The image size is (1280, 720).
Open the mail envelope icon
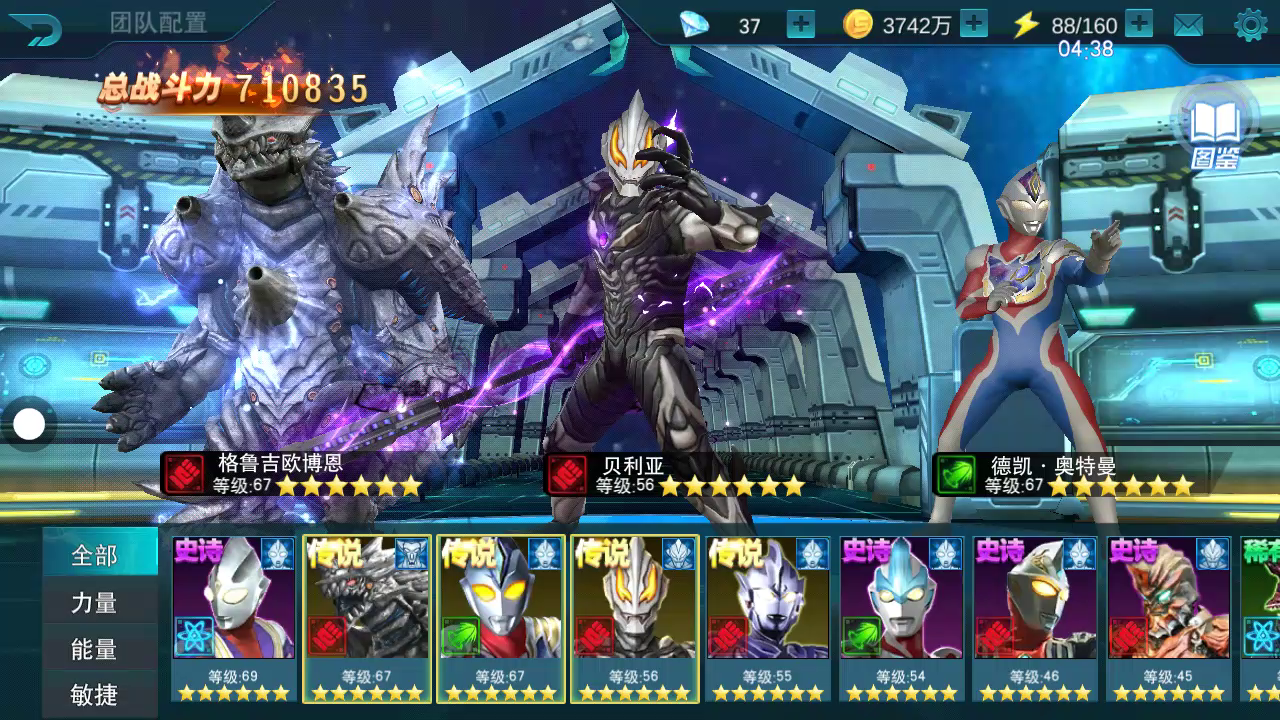coord(1188,26)
